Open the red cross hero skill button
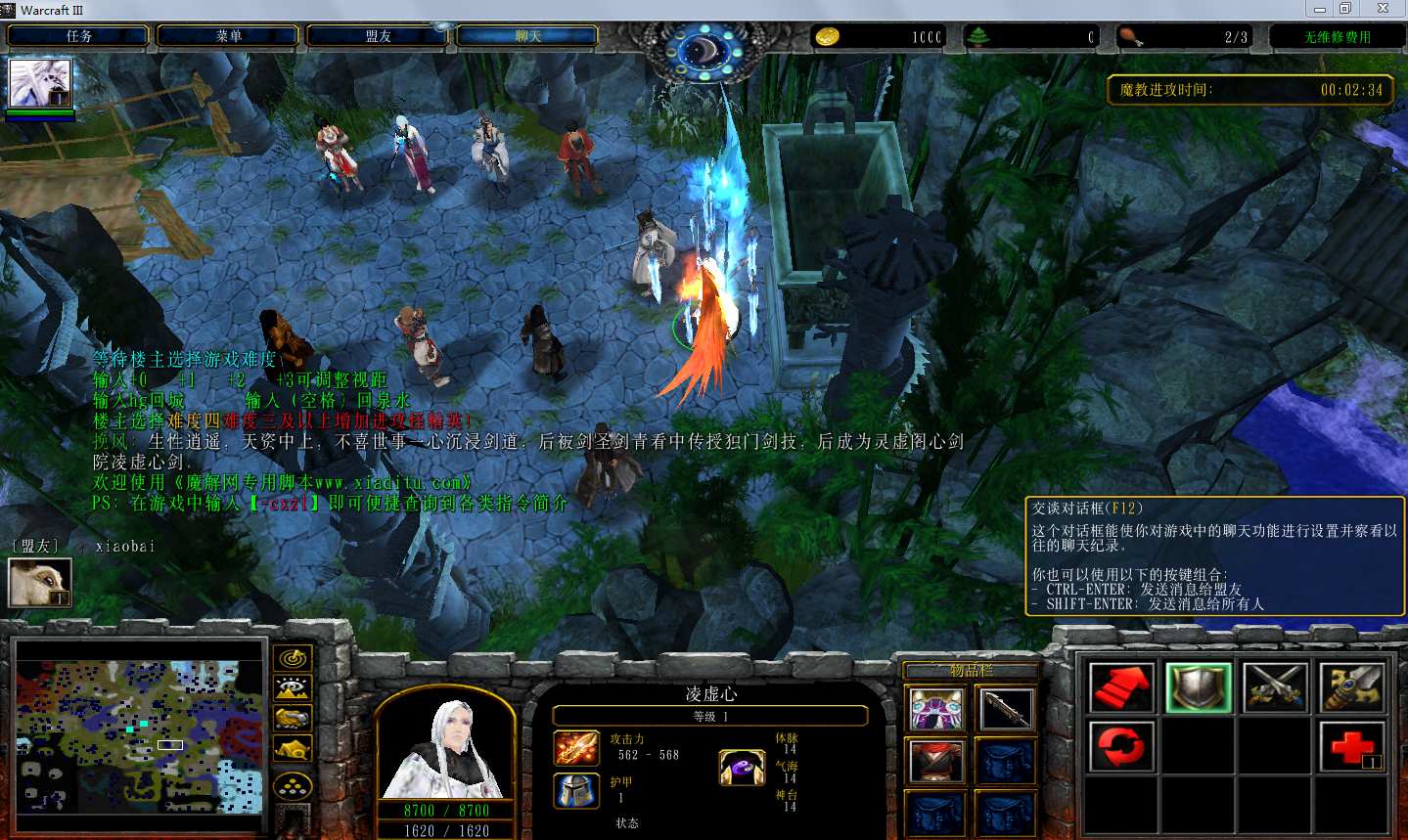Image resolution: width=1408 pixels, height=840 pixels. coord(1351,747)
